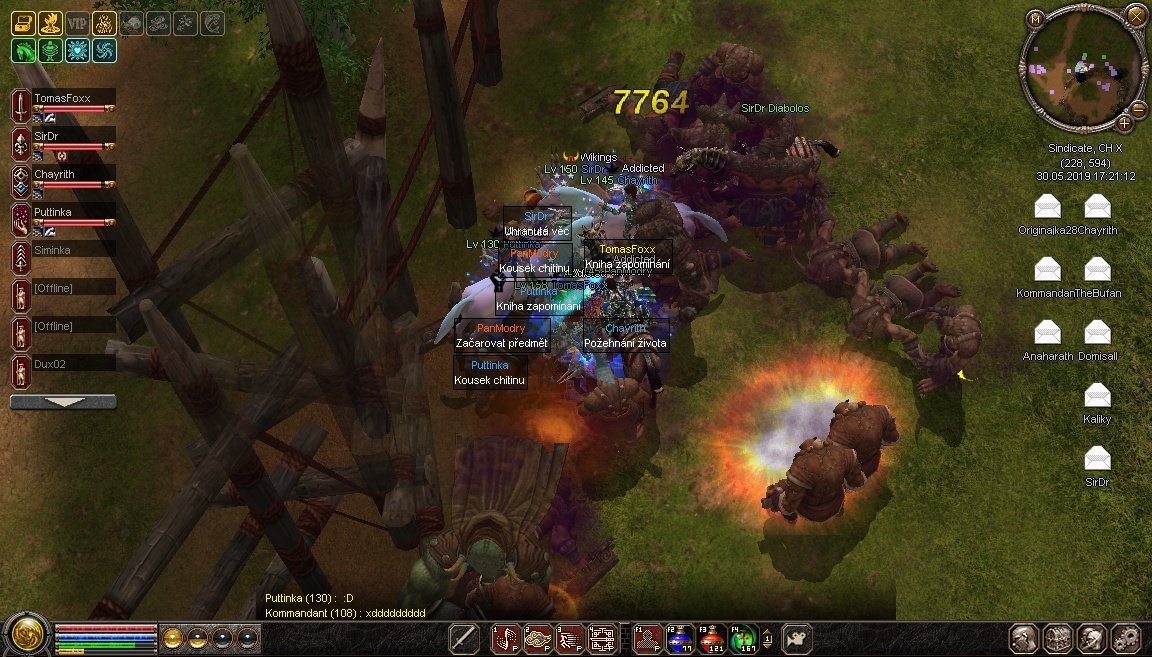Click the VIP status icon
1152x657 pixels.
(77, 23)
